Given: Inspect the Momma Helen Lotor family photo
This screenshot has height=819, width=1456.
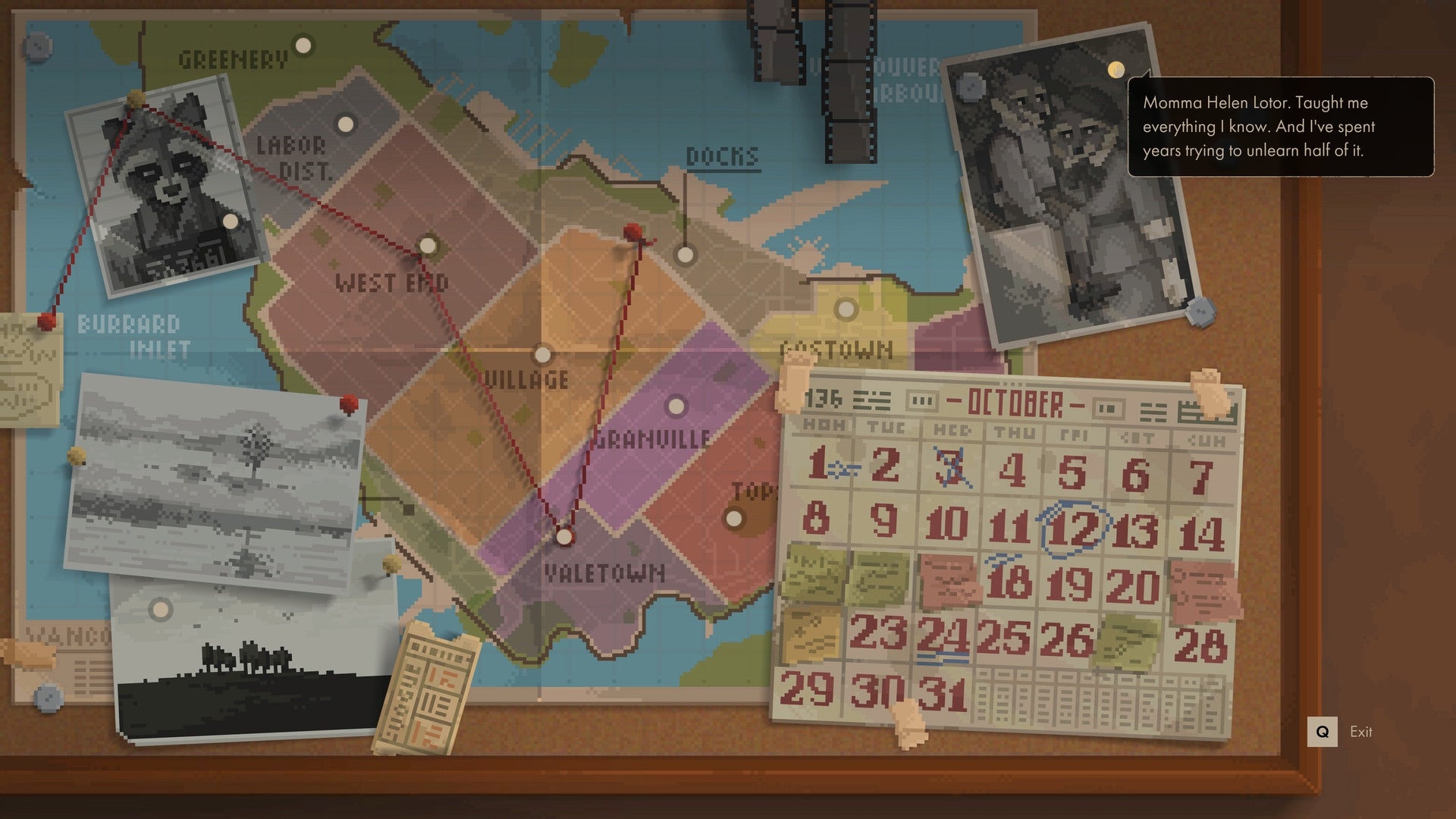Looking at the screenshot, I should (x=1062, y=190).
